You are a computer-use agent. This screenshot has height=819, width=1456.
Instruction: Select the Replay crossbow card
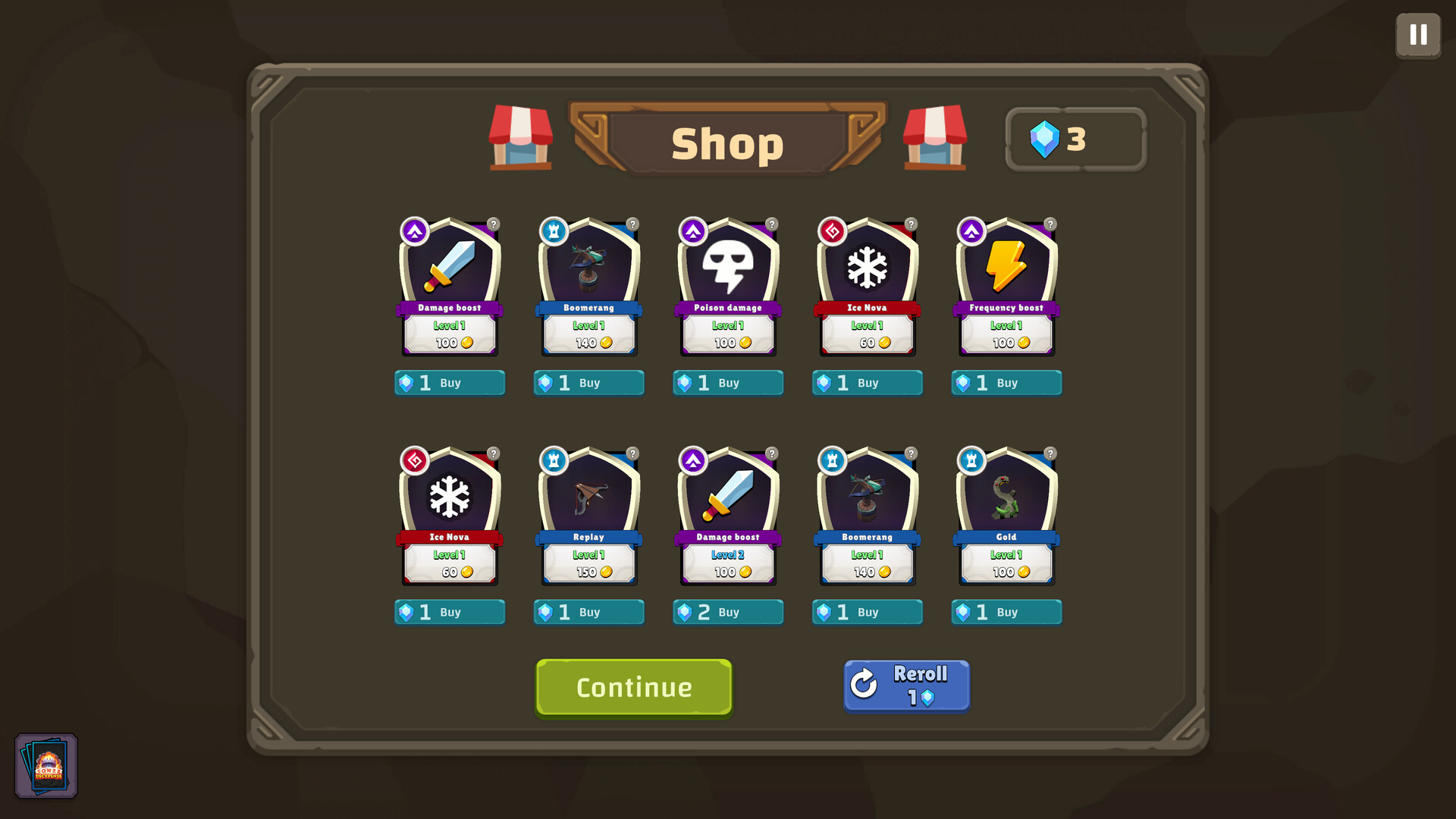click(x=589, y=516)
